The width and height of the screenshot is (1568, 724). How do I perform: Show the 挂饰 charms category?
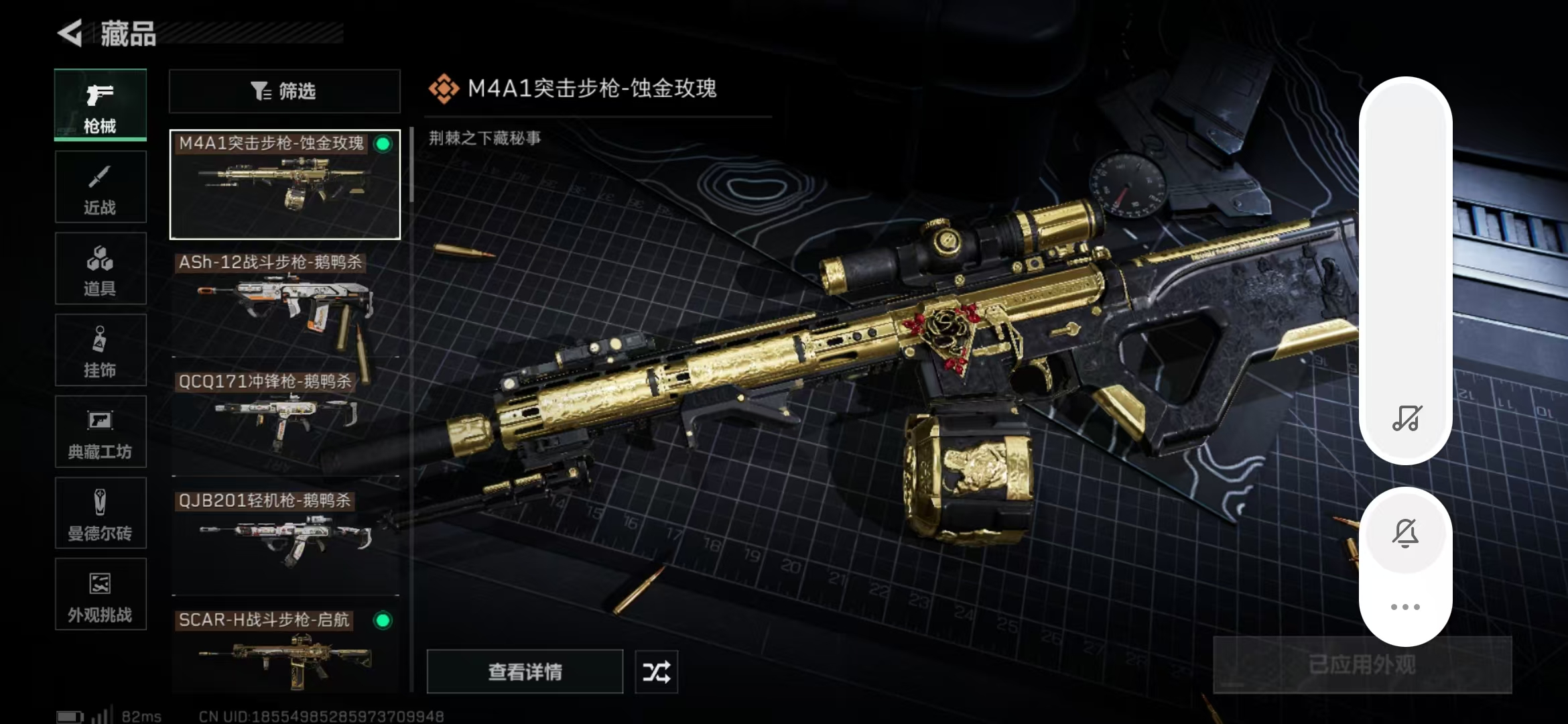pos(101,350)
